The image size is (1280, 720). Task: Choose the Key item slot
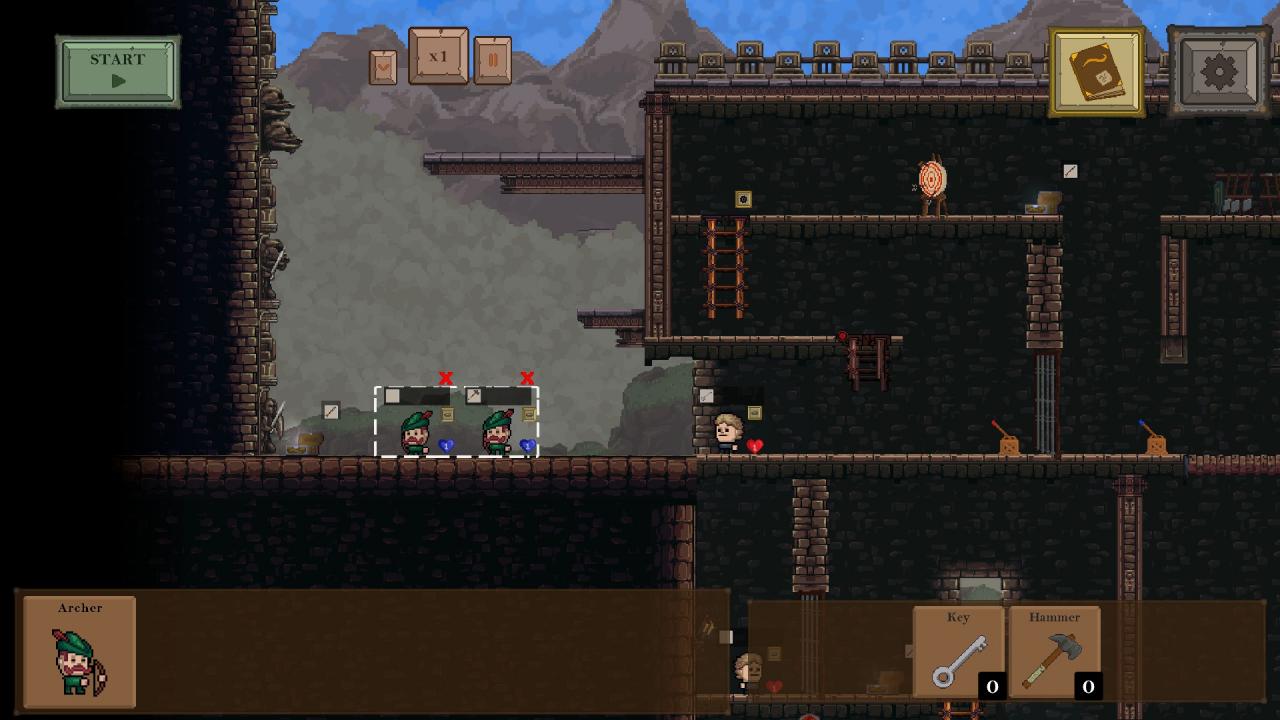958,652
